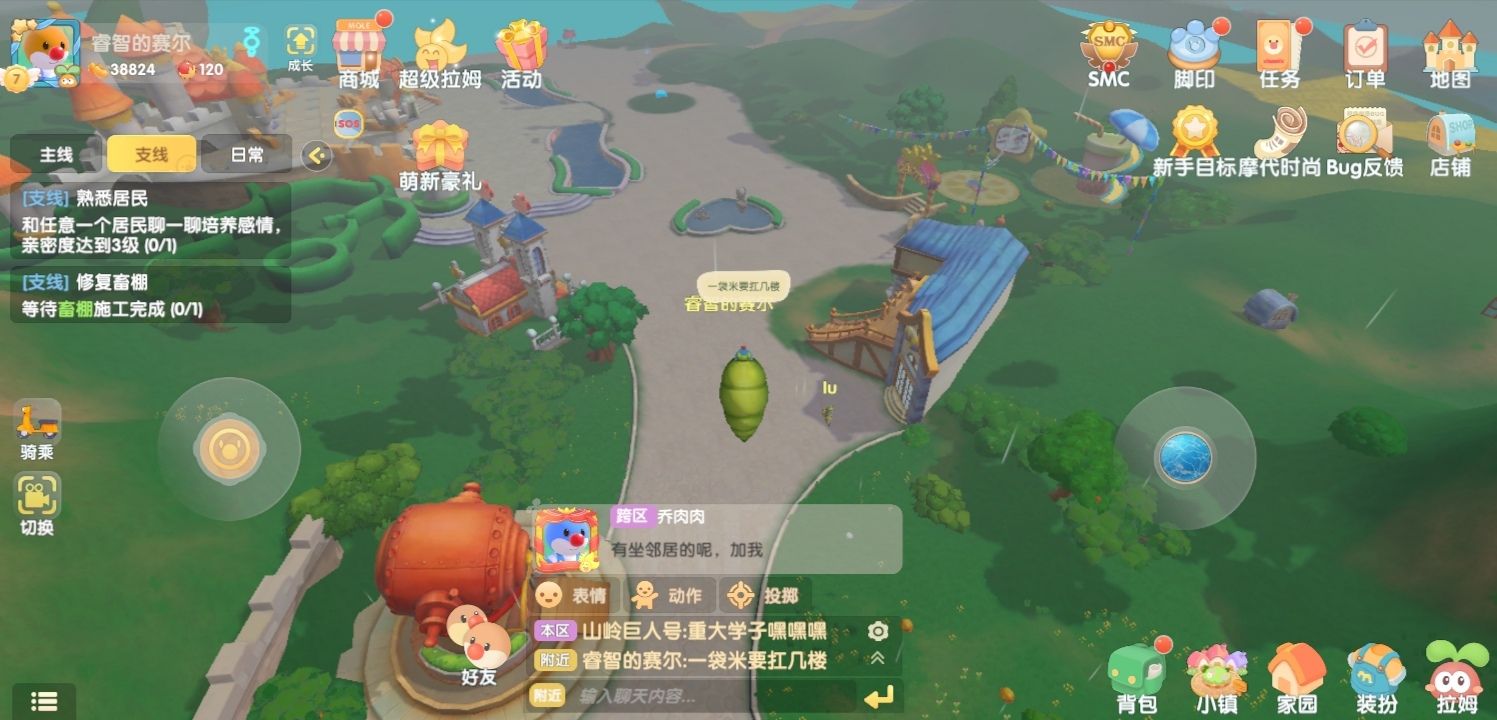Viewport: 1497px width, 720px height.
Task: Switch to the 主线 quest tab
Action: tap(55, 155)
